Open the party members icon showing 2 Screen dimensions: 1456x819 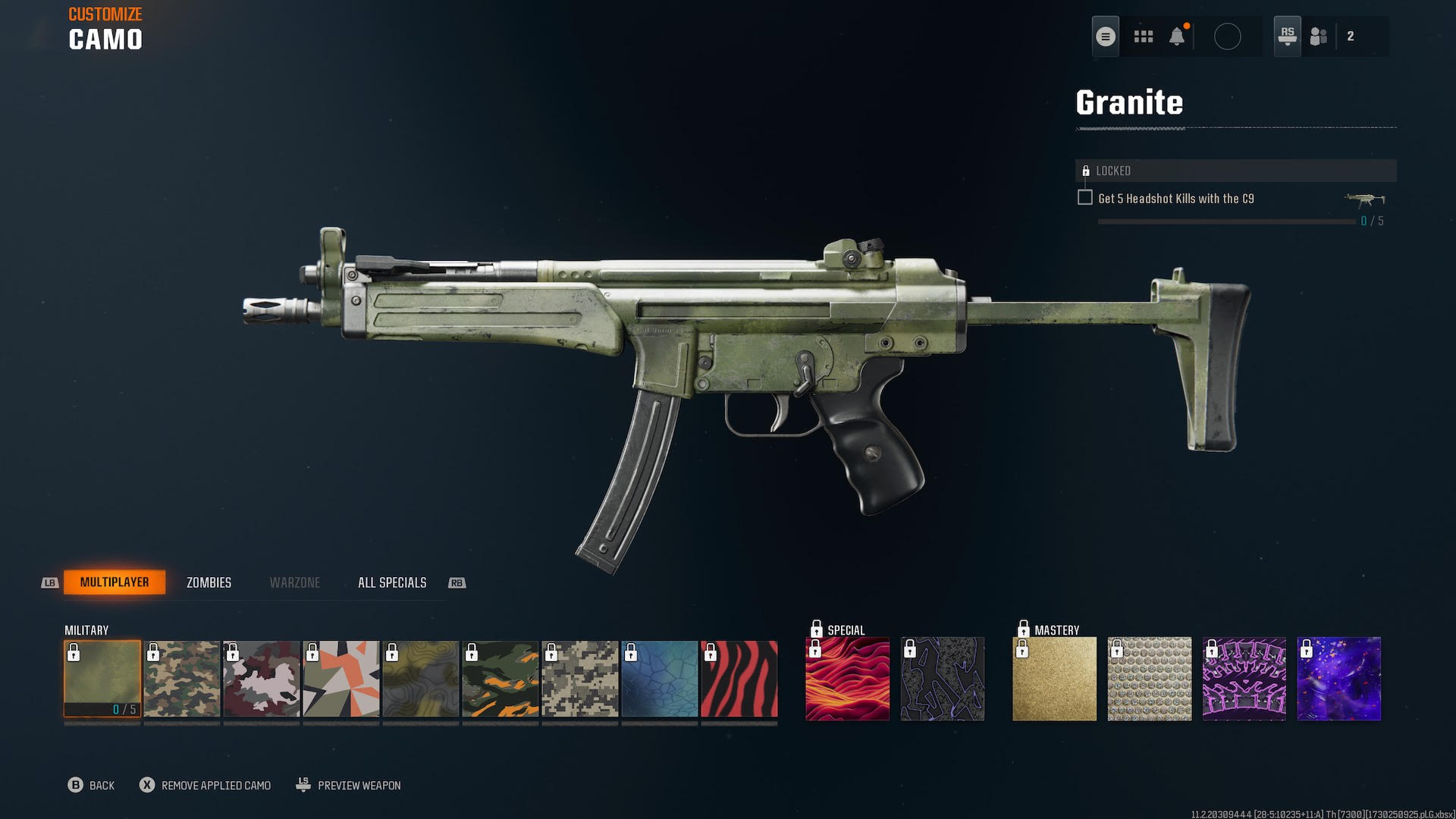click(x=1318, y=36)
